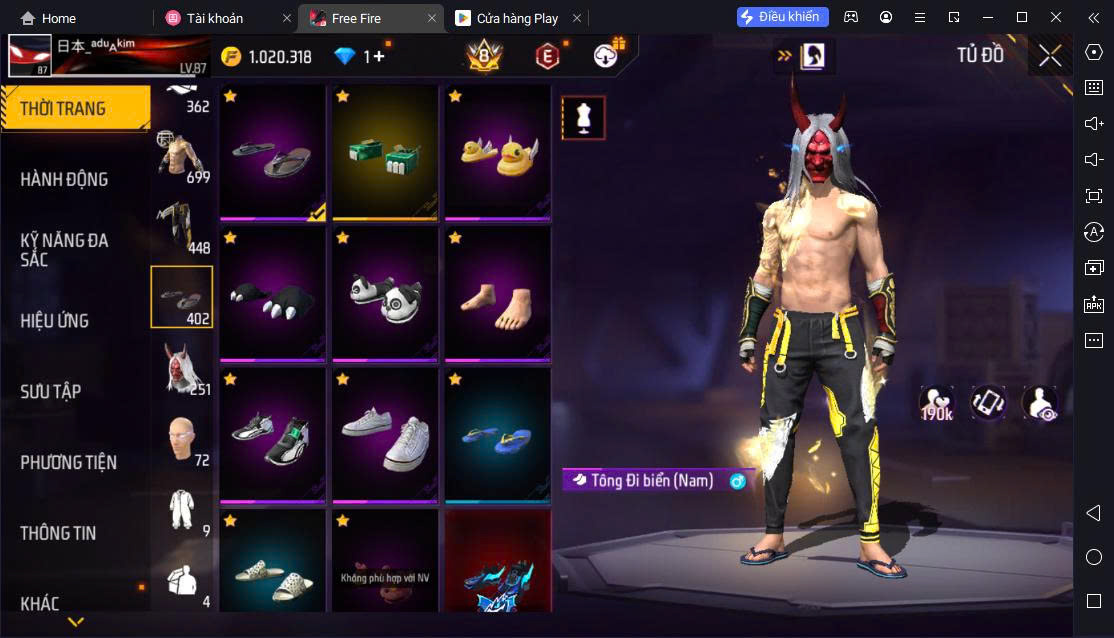Pick the black clawed paw shoes

272,294
